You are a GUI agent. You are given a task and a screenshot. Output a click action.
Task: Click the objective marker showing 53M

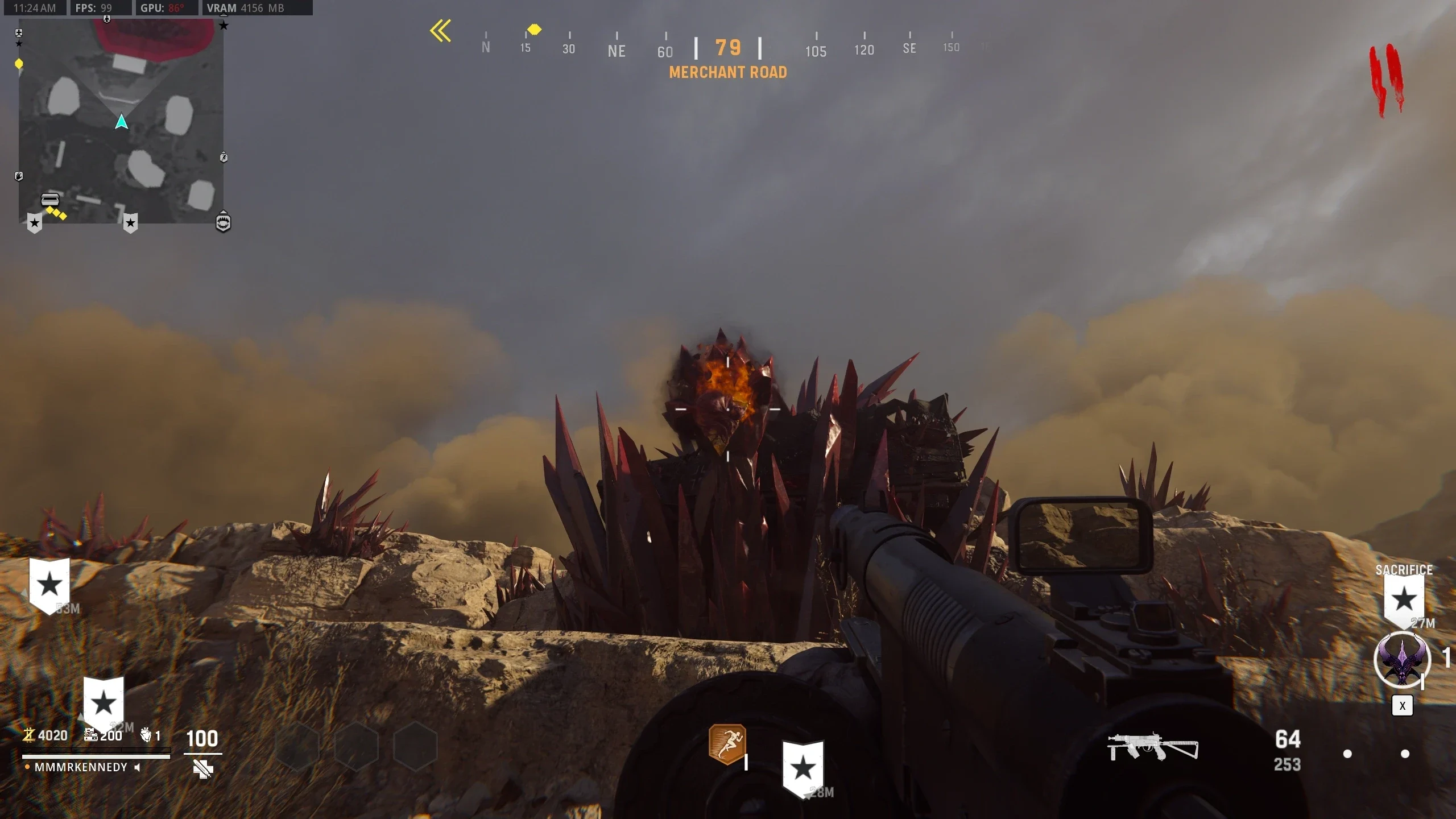49,584
